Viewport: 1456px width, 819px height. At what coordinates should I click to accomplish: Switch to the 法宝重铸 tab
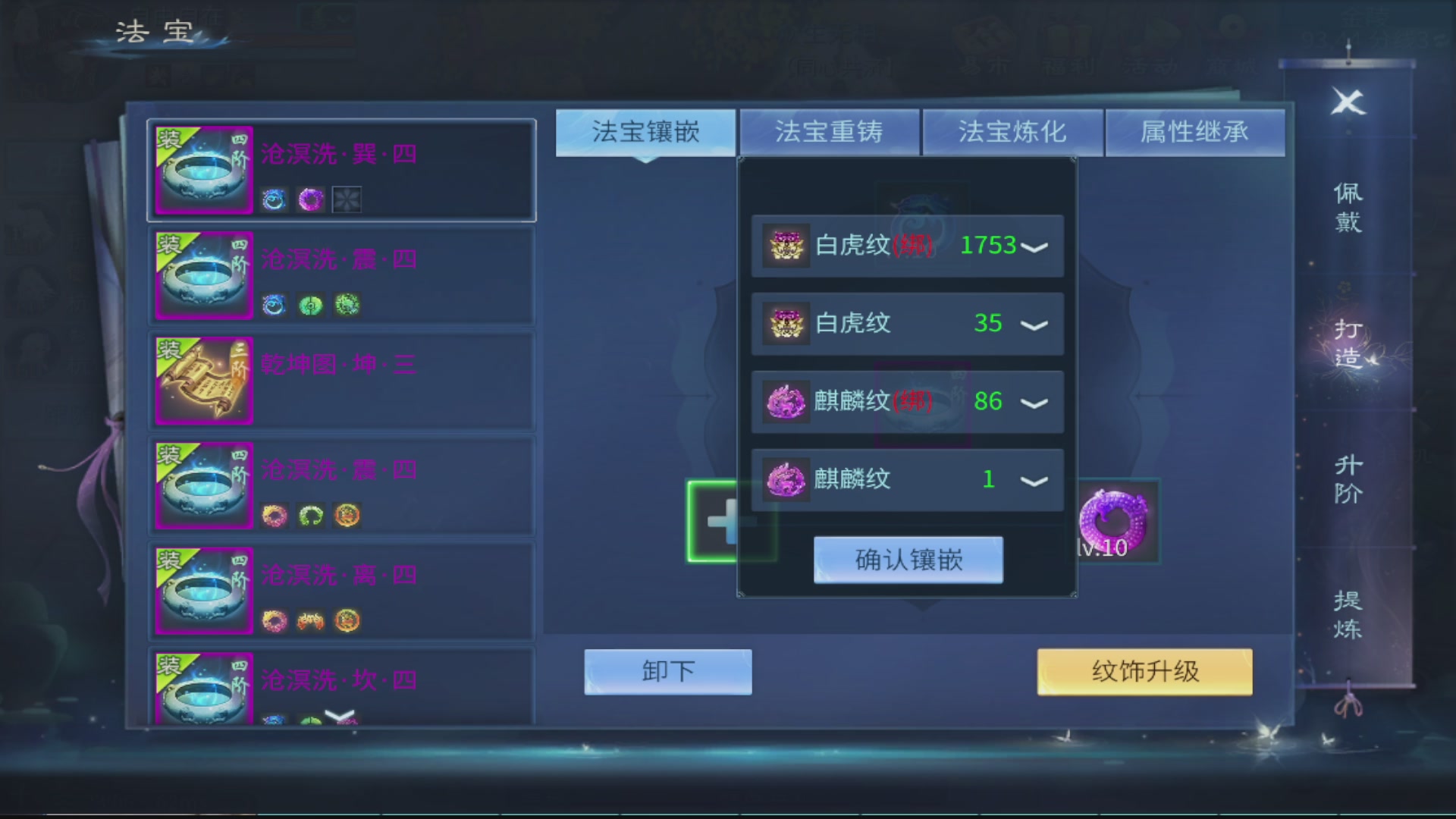tap(829, 132)
